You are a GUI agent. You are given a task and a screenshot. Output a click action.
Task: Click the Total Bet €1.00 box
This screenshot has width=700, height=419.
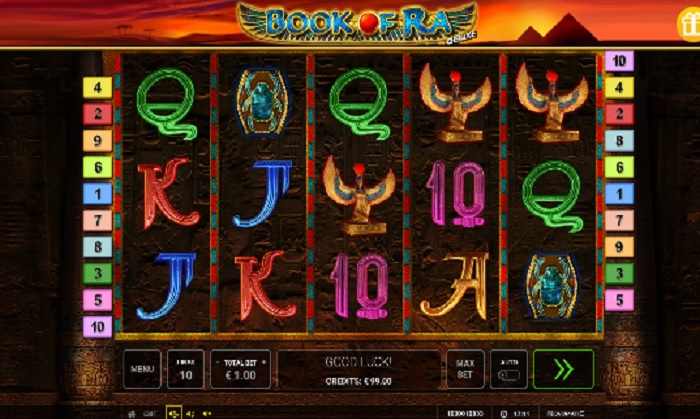tap(240, 369)
